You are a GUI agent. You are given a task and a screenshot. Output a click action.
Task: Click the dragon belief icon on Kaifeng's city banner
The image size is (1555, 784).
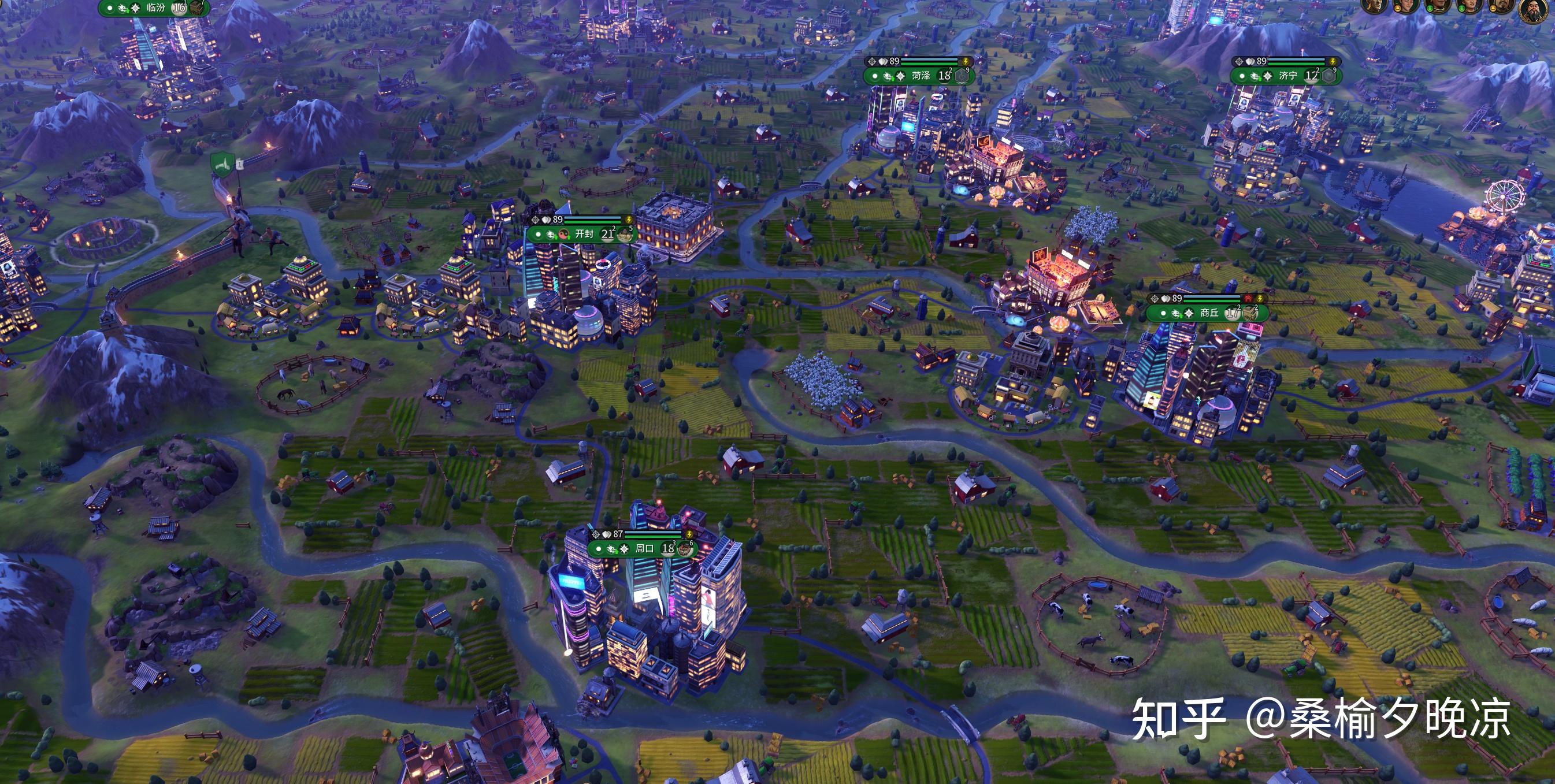pyautogui.click(x=551, y=236)
